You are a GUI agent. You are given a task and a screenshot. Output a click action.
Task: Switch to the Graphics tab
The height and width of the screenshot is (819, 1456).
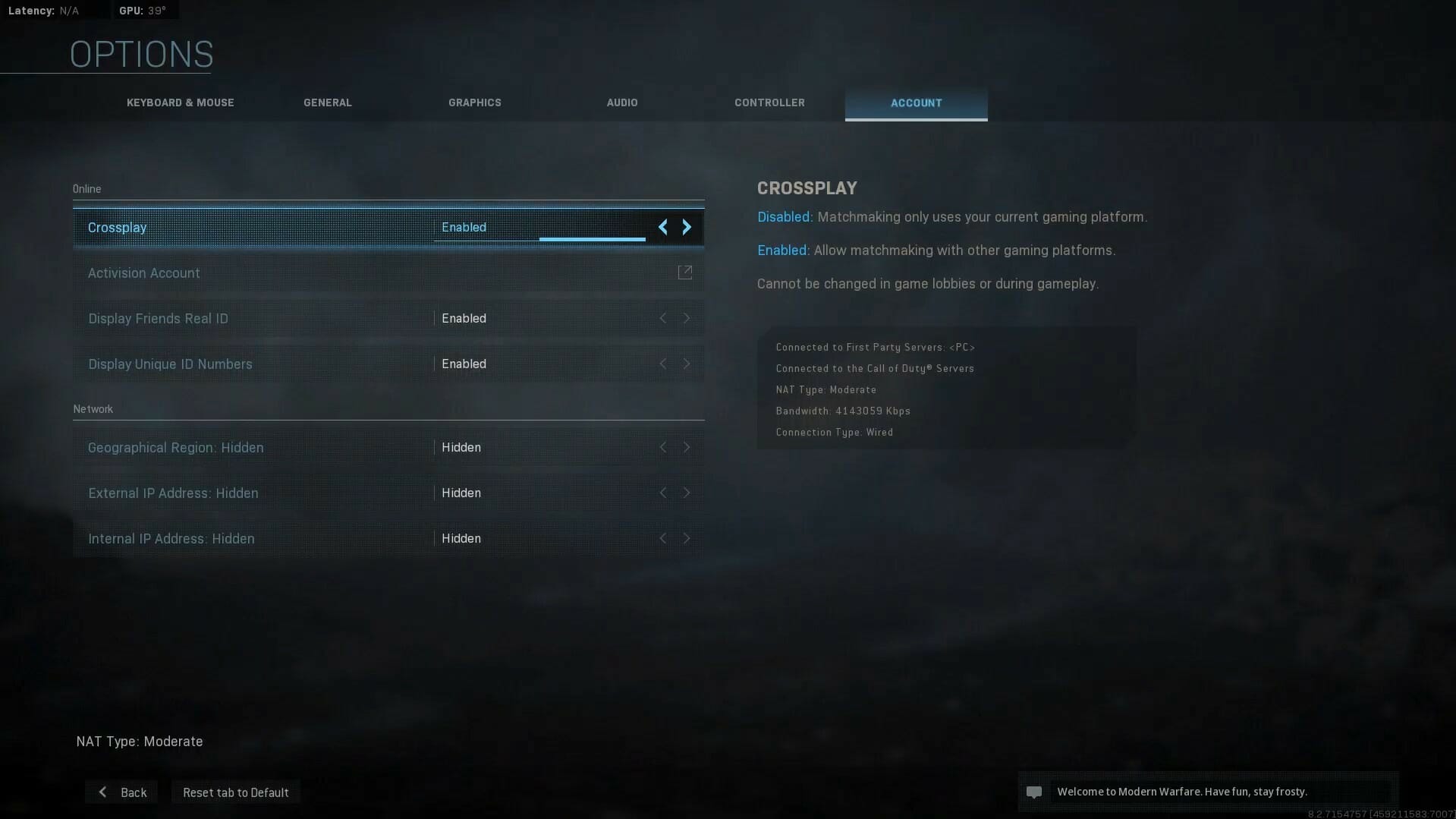[474, 102]
